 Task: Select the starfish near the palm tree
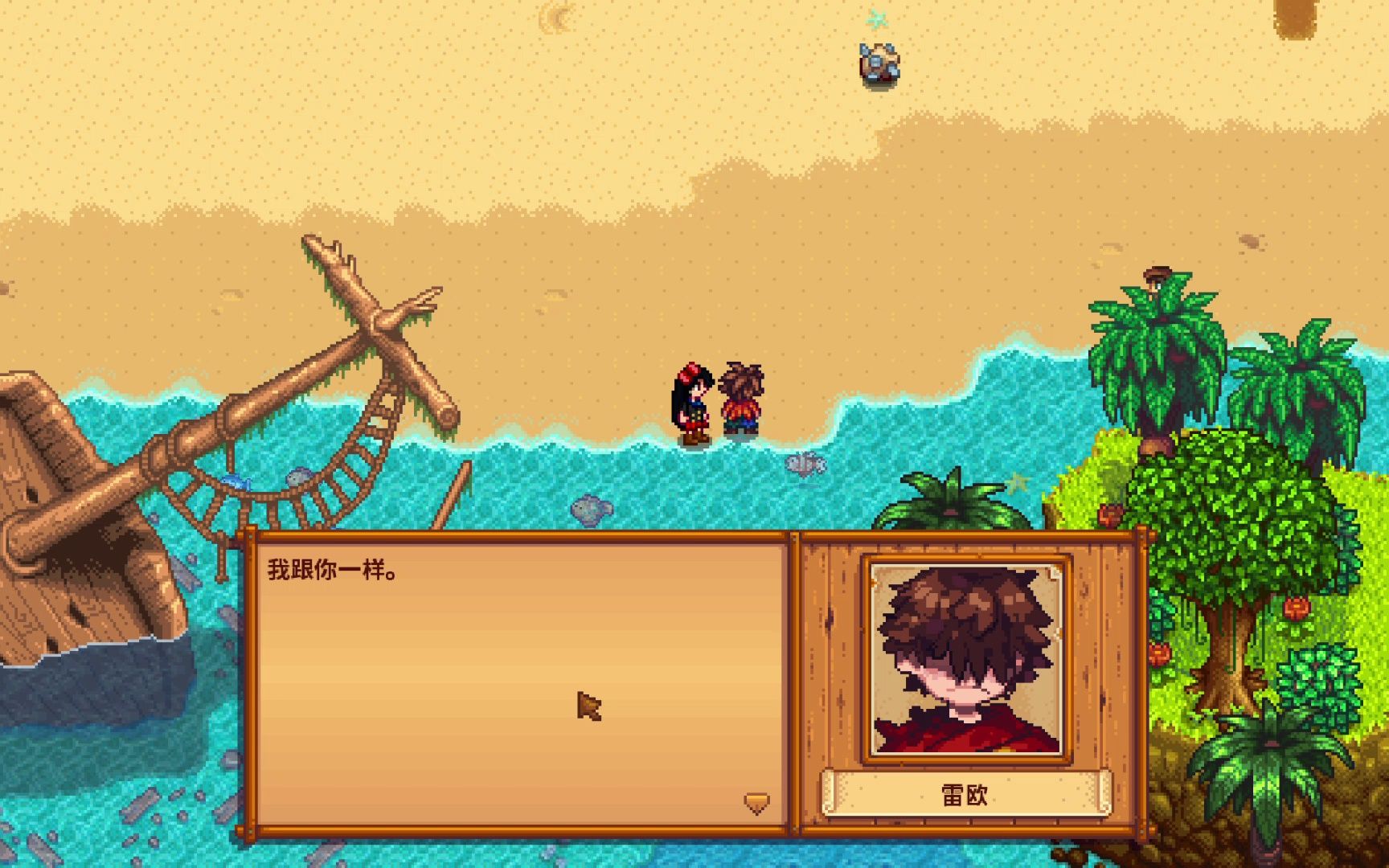1018,484
